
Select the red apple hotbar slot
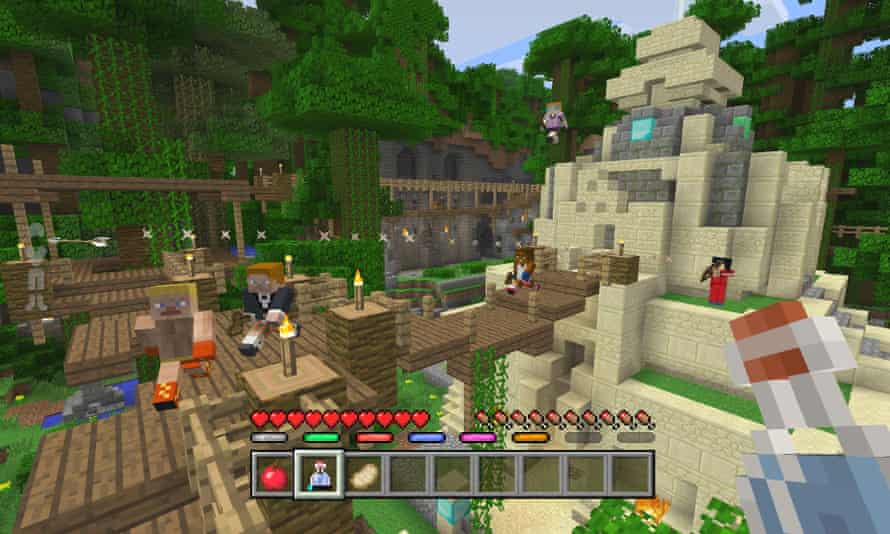[x=274, y=474]
